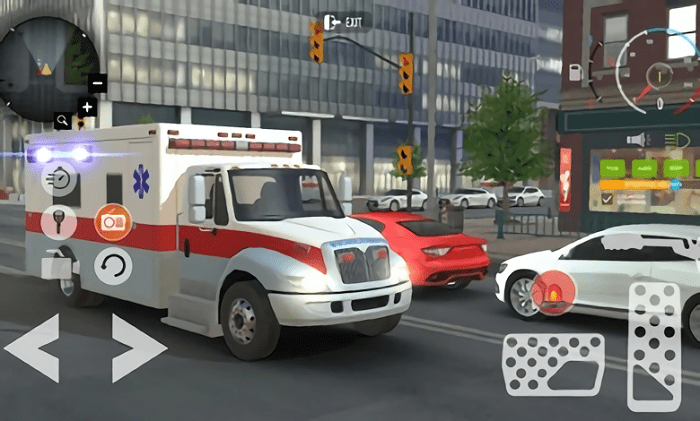Steer right with the right arrow

pyautogui.click(x=138, y=348)
